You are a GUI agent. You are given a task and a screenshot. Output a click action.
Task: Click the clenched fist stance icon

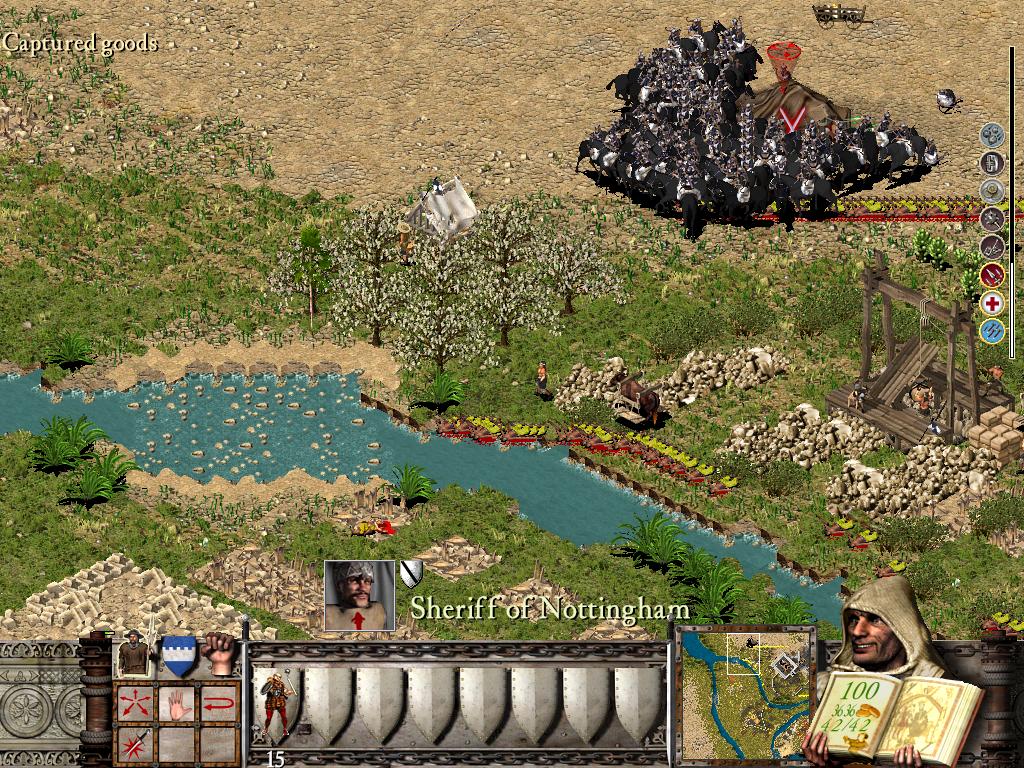click(x=219, y=654)
